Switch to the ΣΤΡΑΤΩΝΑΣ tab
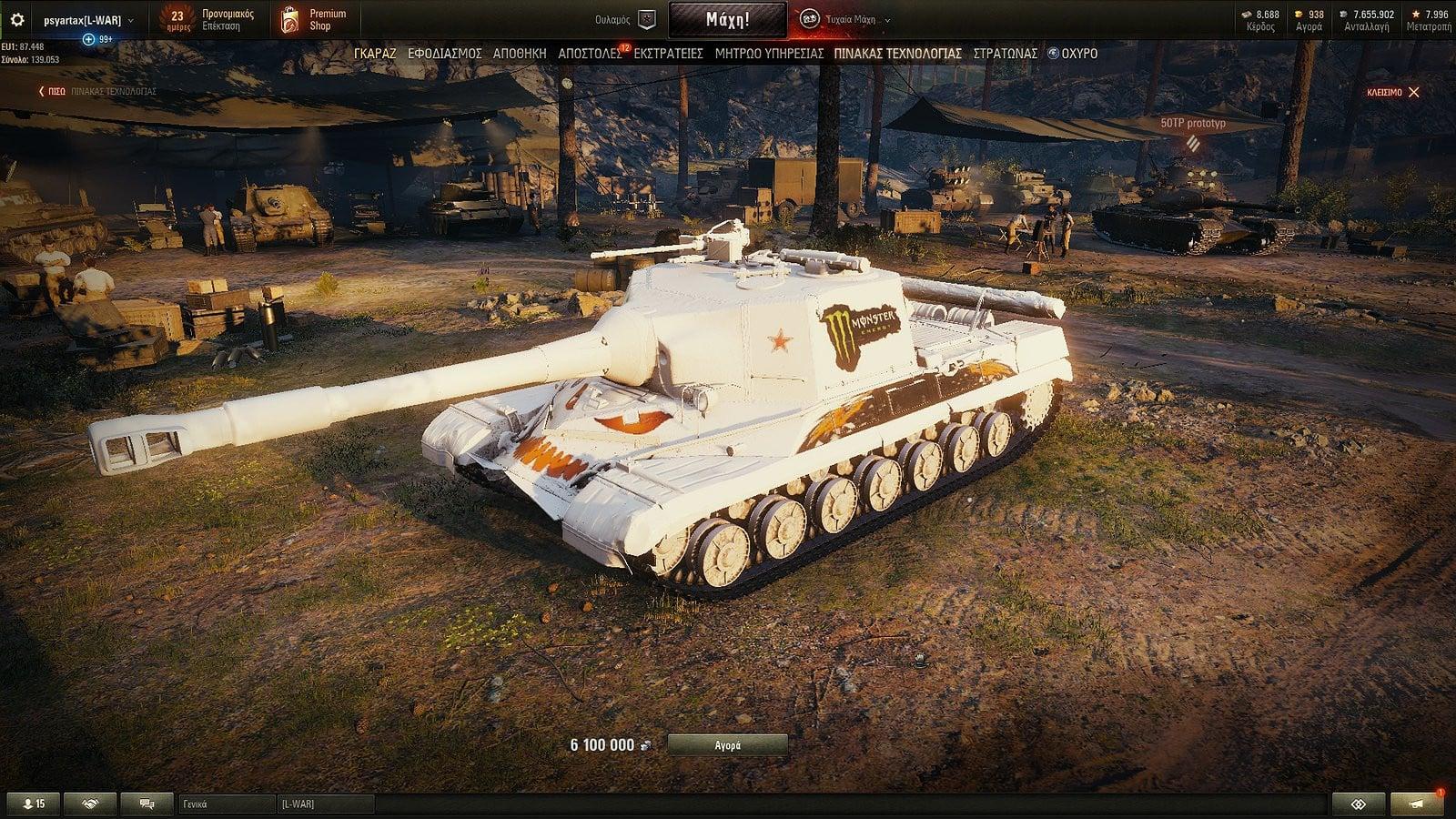This screenshot has height=819, width=1456. [1005, 54]
